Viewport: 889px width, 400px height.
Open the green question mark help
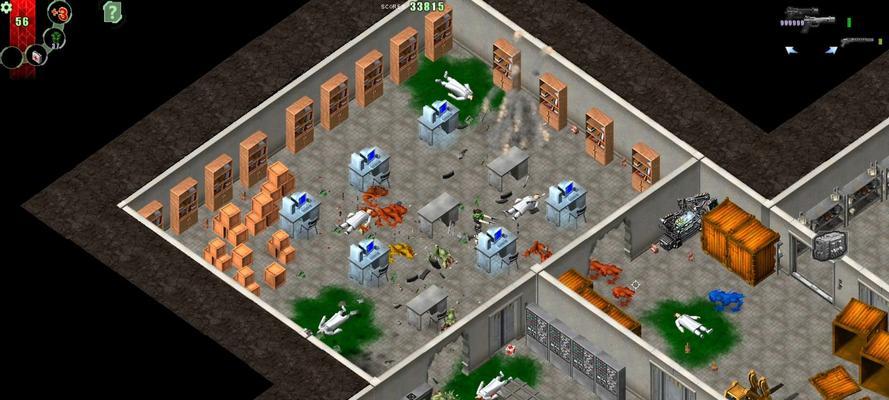coord(113,12)
